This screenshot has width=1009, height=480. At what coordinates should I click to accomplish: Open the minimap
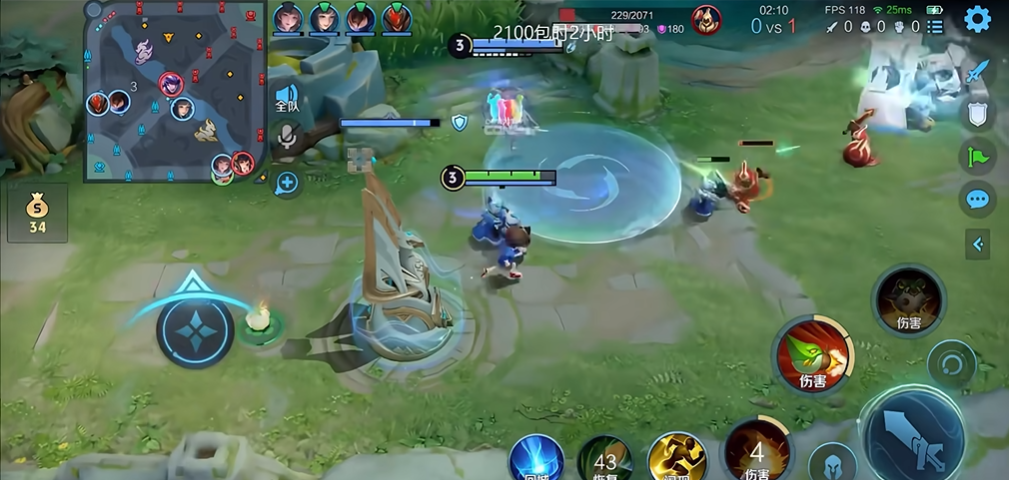pyautogui.click(x=174, y=92)
